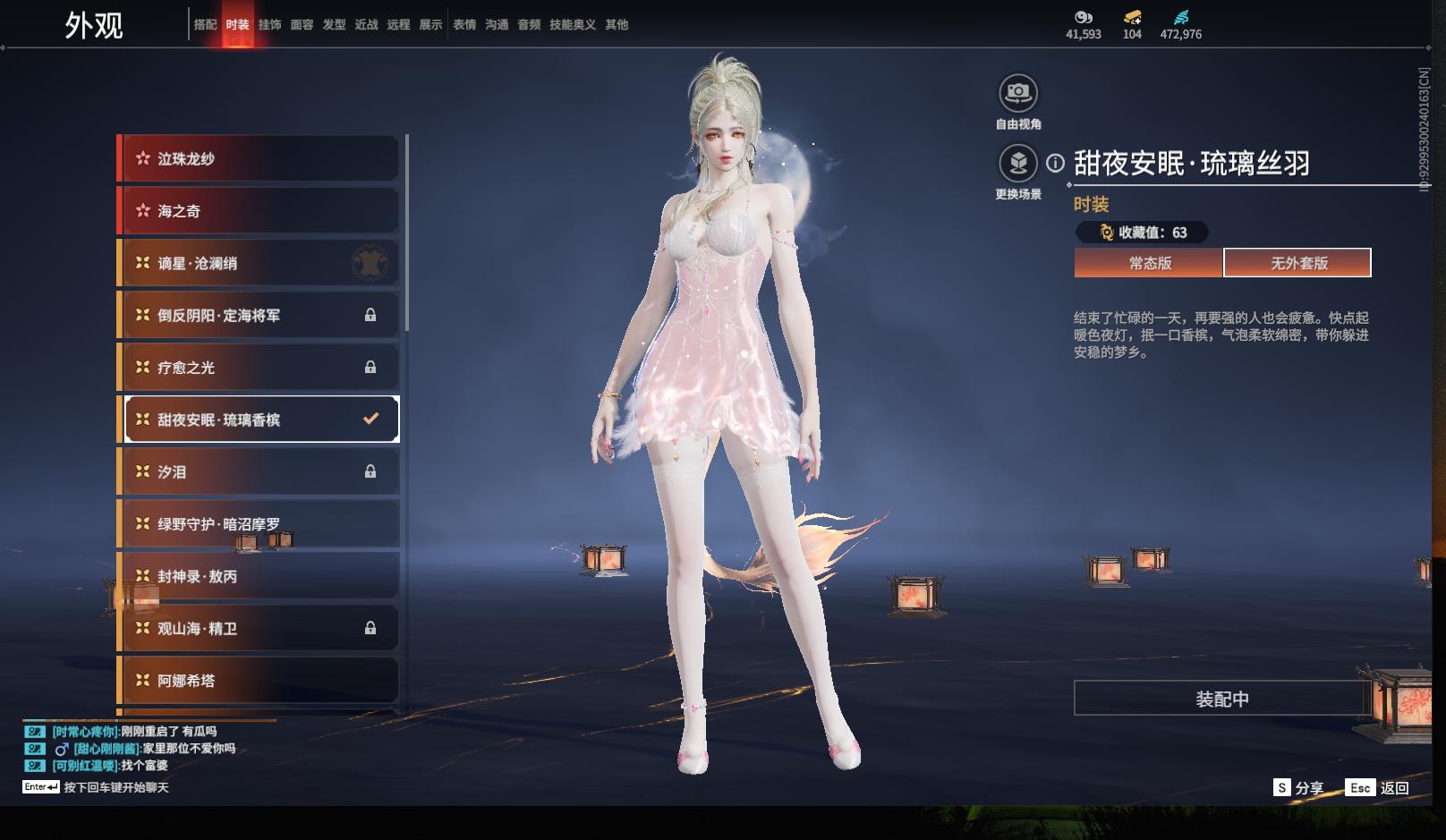The height and width of the screenshot is (840, 1446).
Task: Pick the locked 倒反阴阳·定海将军 outfit
Action: (x=259, y=315)
